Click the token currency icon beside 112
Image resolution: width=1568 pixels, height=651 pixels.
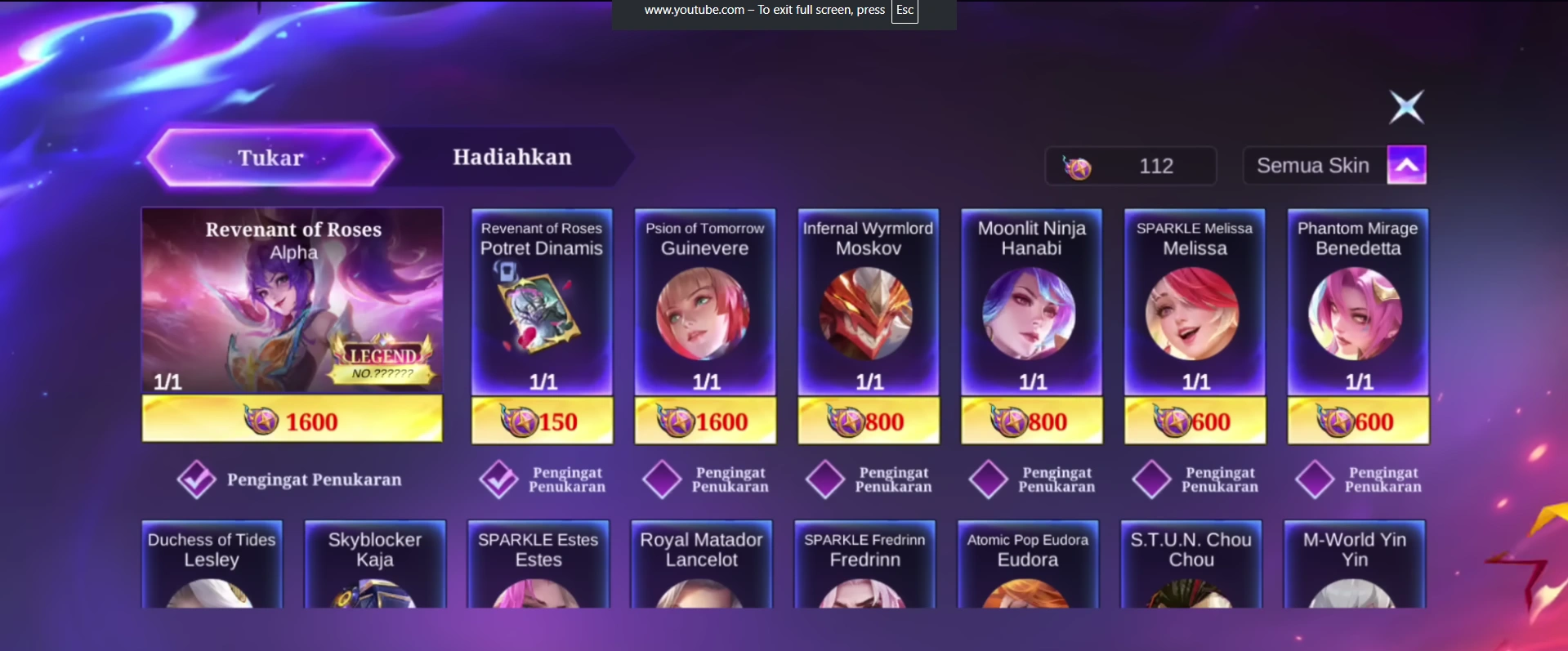pos(1080,166)
